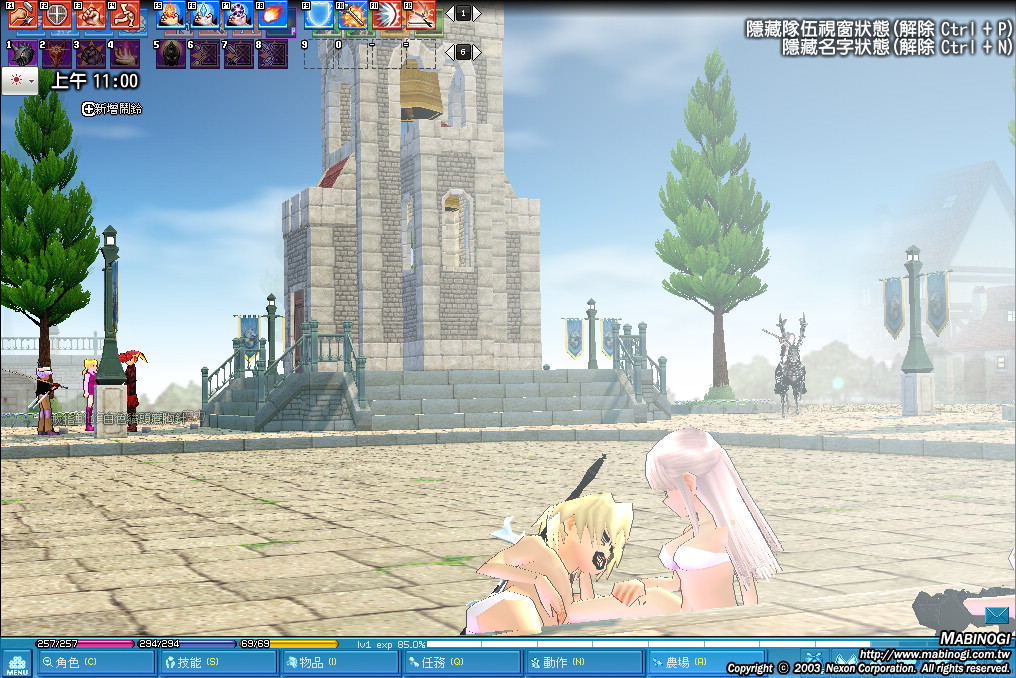Viewport: 1016px width, 678px height.
Task: Open the 農場 farm window
Action: click(x=705, y=662)
